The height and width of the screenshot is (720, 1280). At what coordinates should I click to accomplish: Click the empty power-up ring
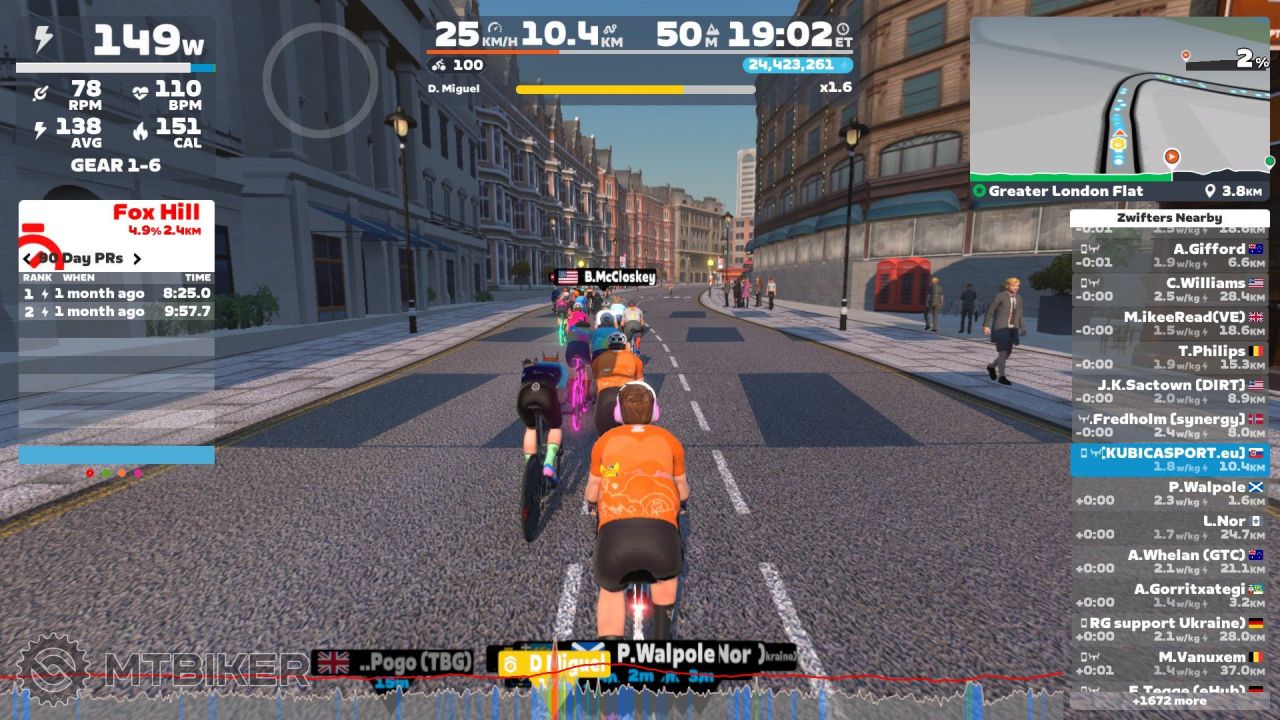(320, 80)
